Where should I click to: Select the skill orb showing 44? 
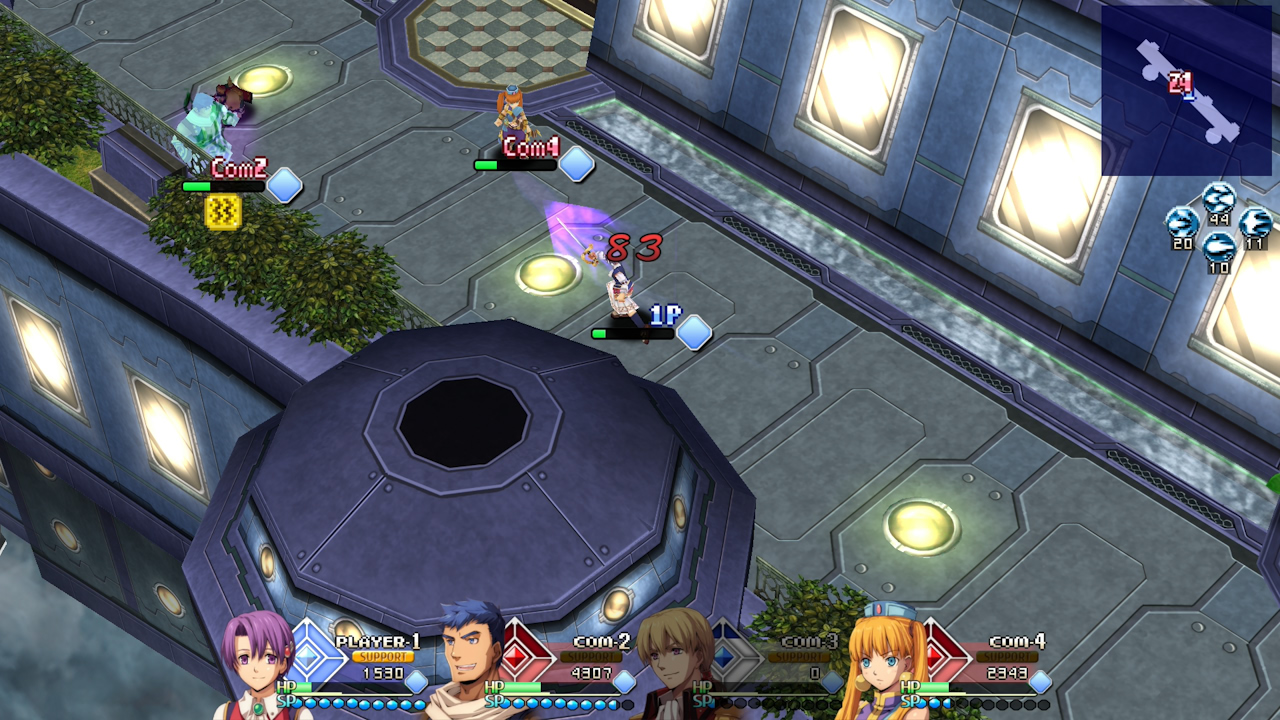[1218, 198]
